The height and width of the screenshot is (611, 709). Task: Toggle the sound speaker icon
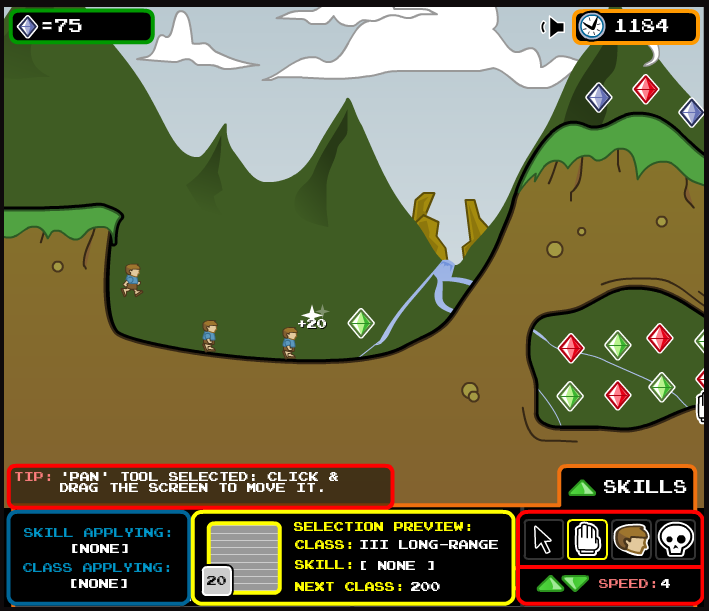click(x=553, y=27)
